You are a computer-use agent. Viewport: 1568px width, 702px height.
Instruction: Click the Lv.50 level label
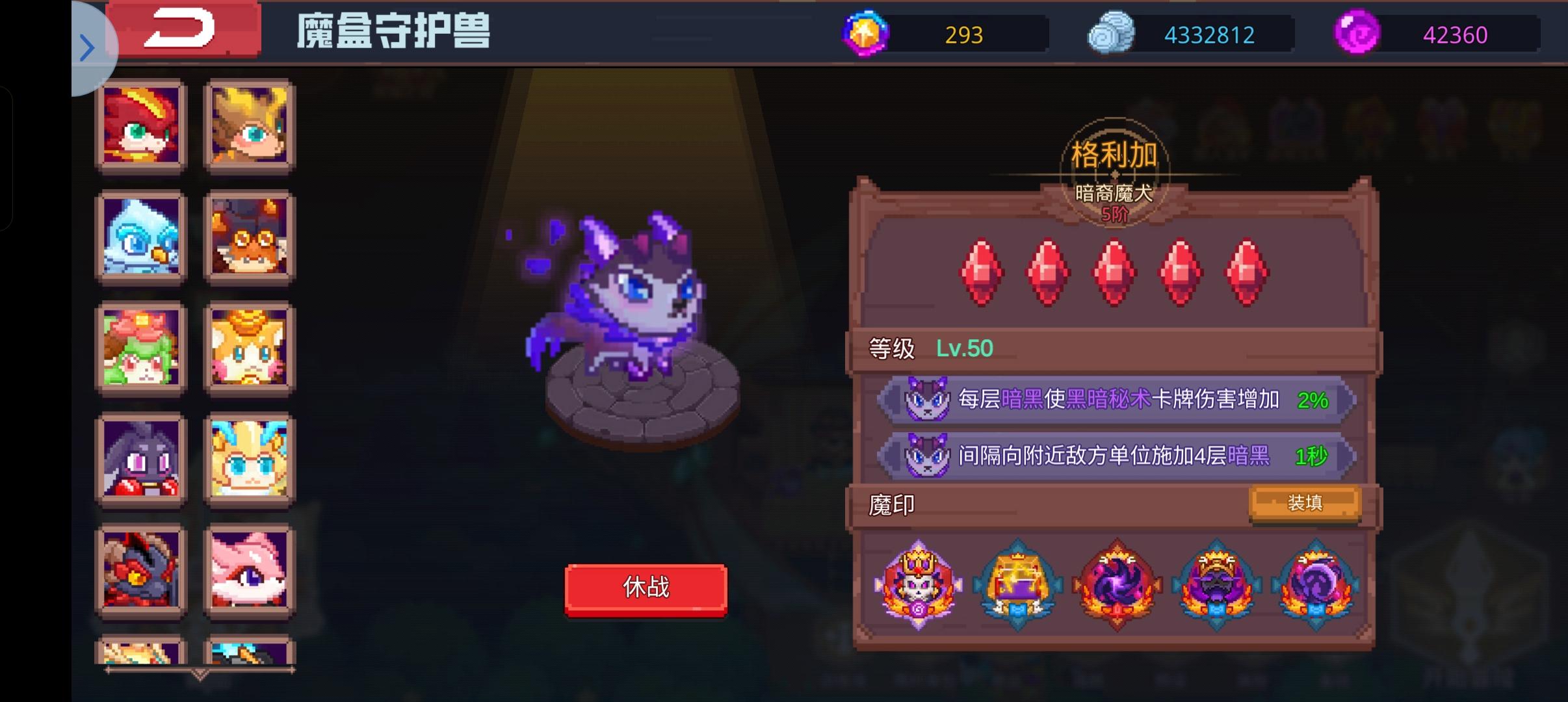click(965, 347)
